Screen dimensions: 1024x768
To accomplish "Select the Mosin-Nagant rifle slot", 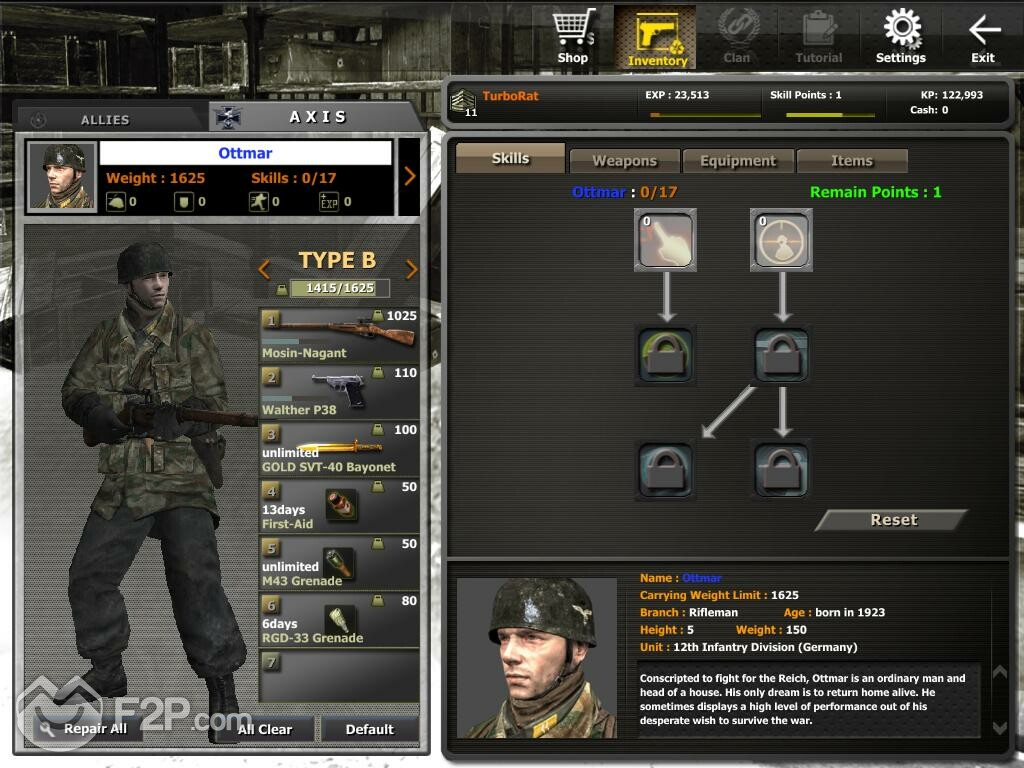I will 339,335.
